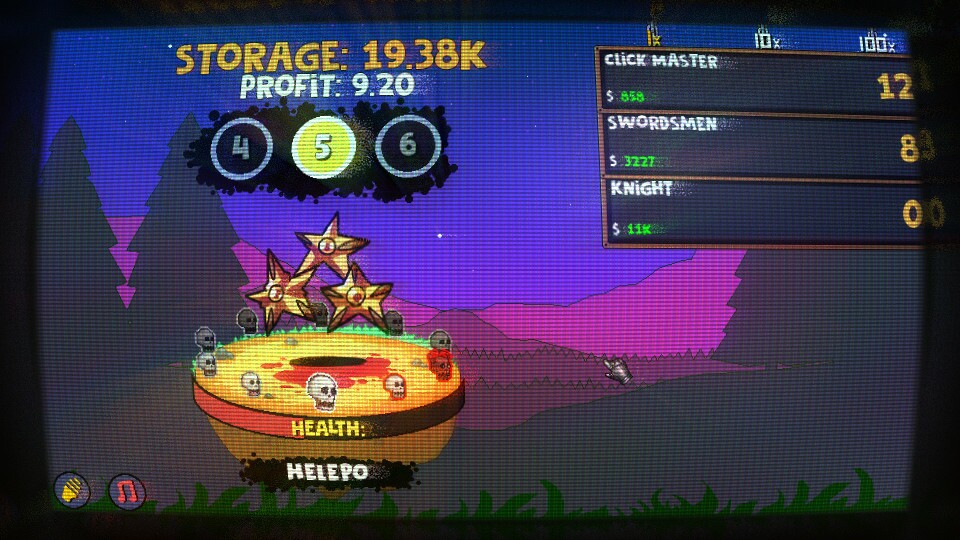This screenshot has width=960, height=540.
Task: Toggle the yellow sound effects icon
Action: pos(73,490)
